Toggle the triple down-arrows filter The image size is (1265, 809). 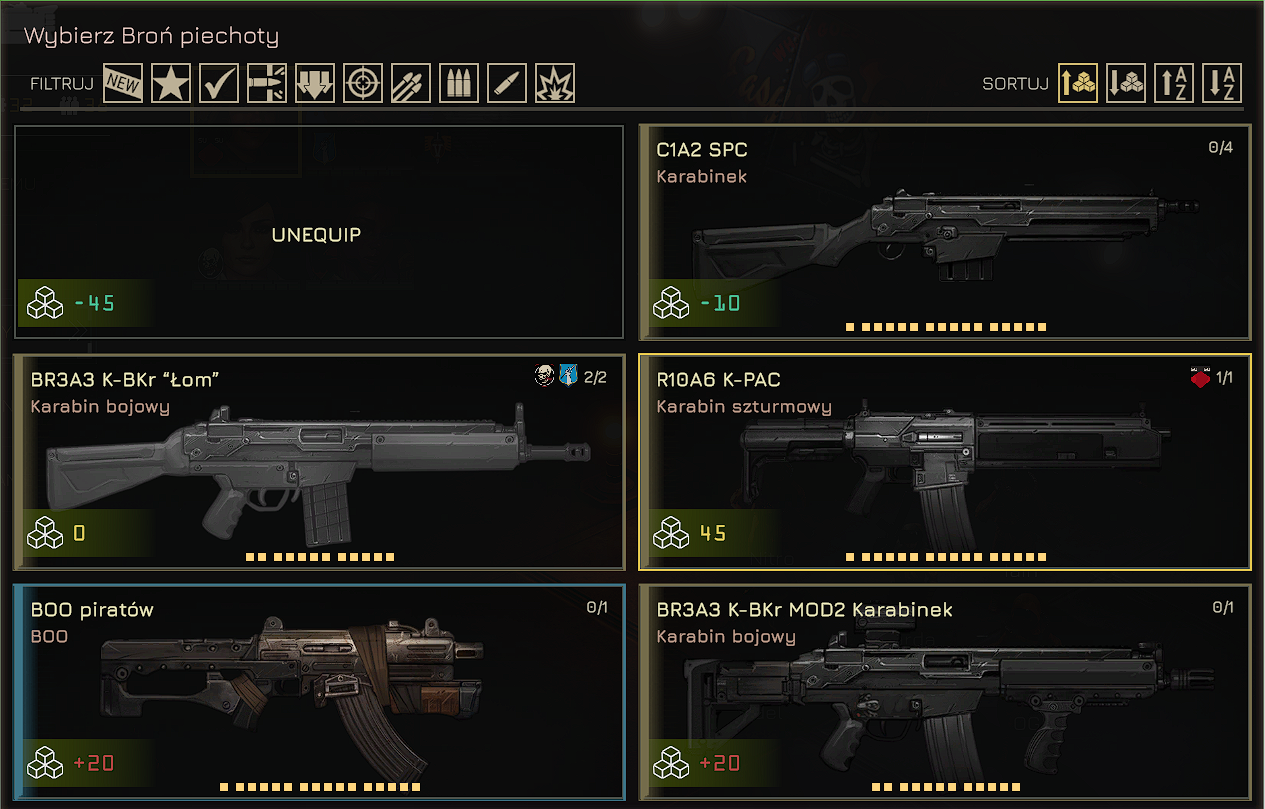(x=315, y=84)
